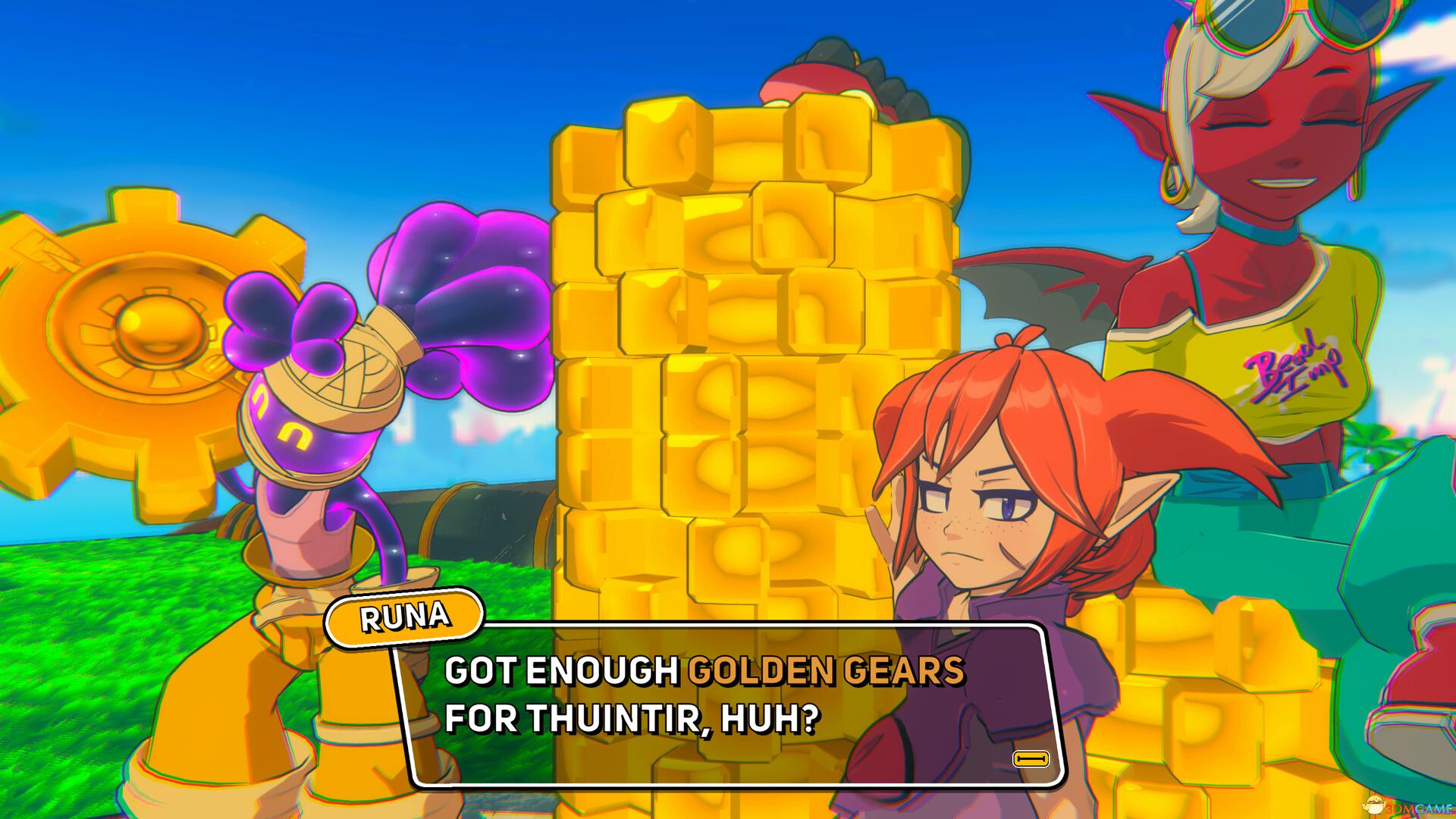Click the orange rounded name-tag banner
The height and width of the screenshot is (819, 1456).
pyautogui.click(x=404, y=617)
